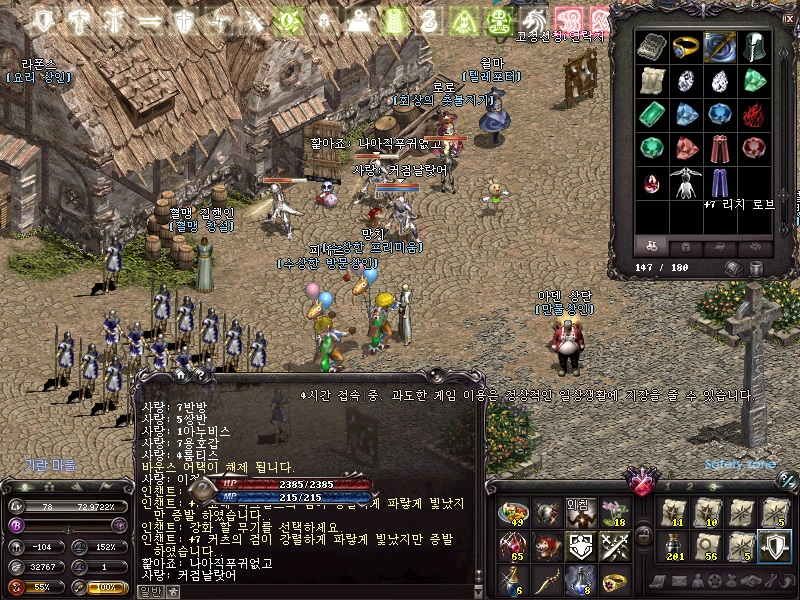
Task: Activate the crossed swords skill
Action: [x=613, y=547]
